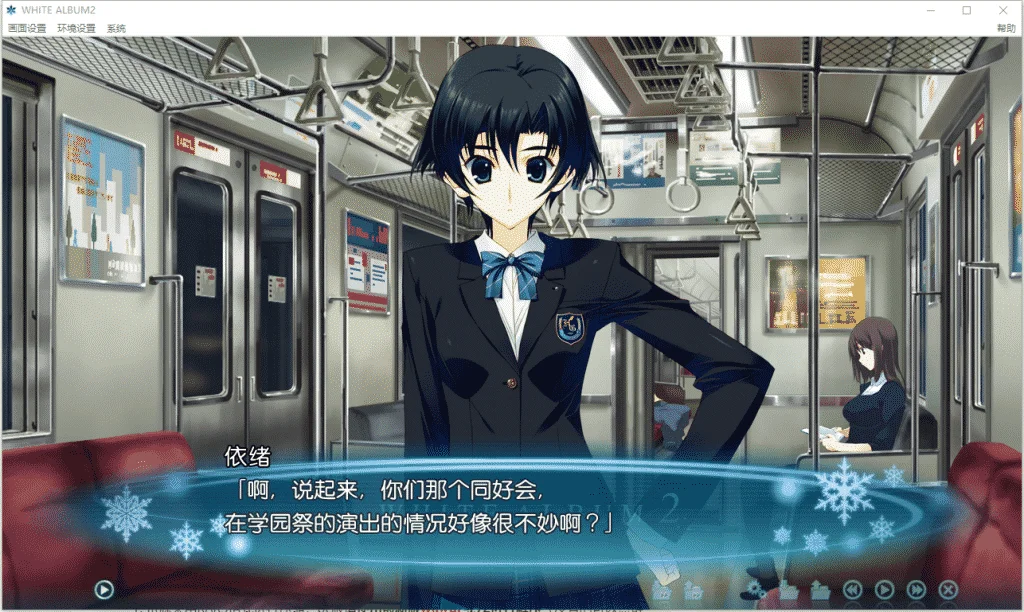Open the 系统 menu

tap(116, 29)
